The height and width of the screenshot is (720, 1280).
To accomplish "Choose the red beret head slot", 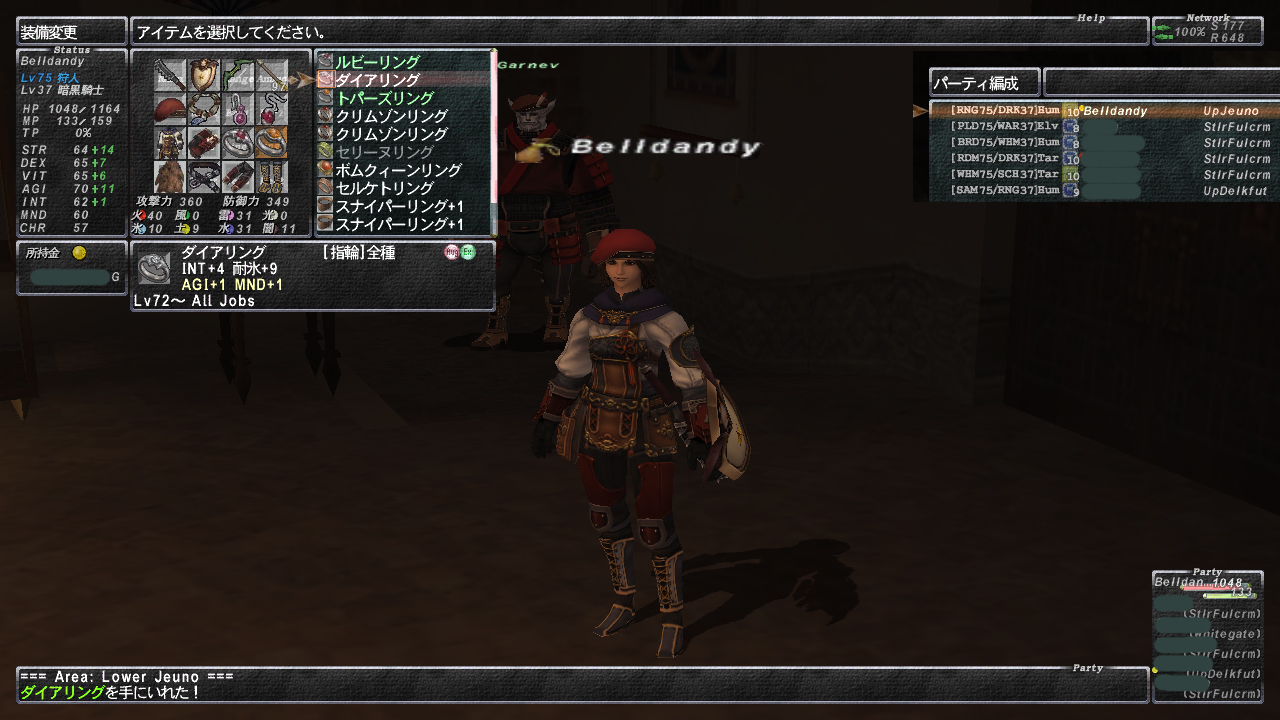I will coord(171,109).
